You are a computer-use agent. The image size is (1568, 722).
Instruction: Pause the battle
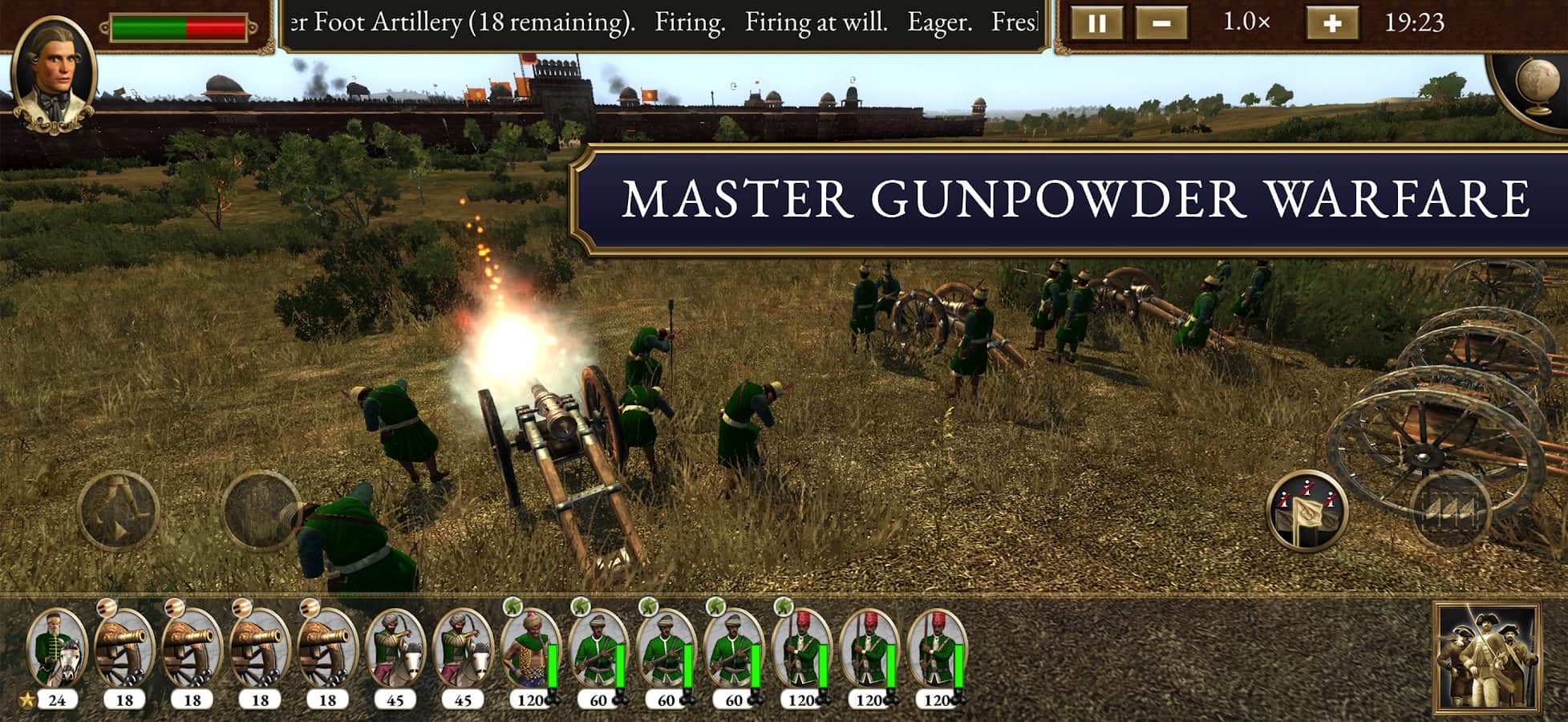(x=1095, y=23)
